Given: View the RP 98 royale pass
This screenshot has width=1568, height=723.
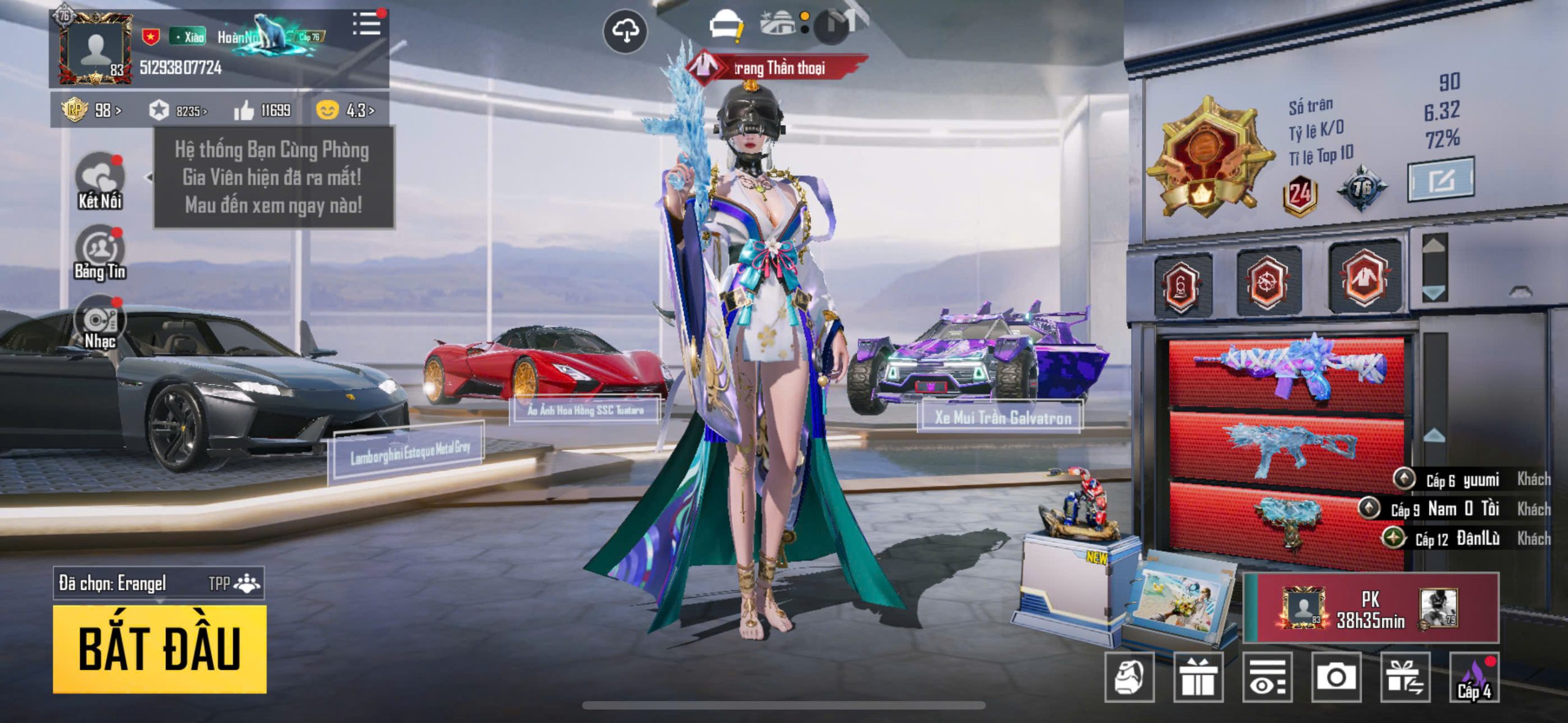Looking at the screenshot, I should click(92, 111).
